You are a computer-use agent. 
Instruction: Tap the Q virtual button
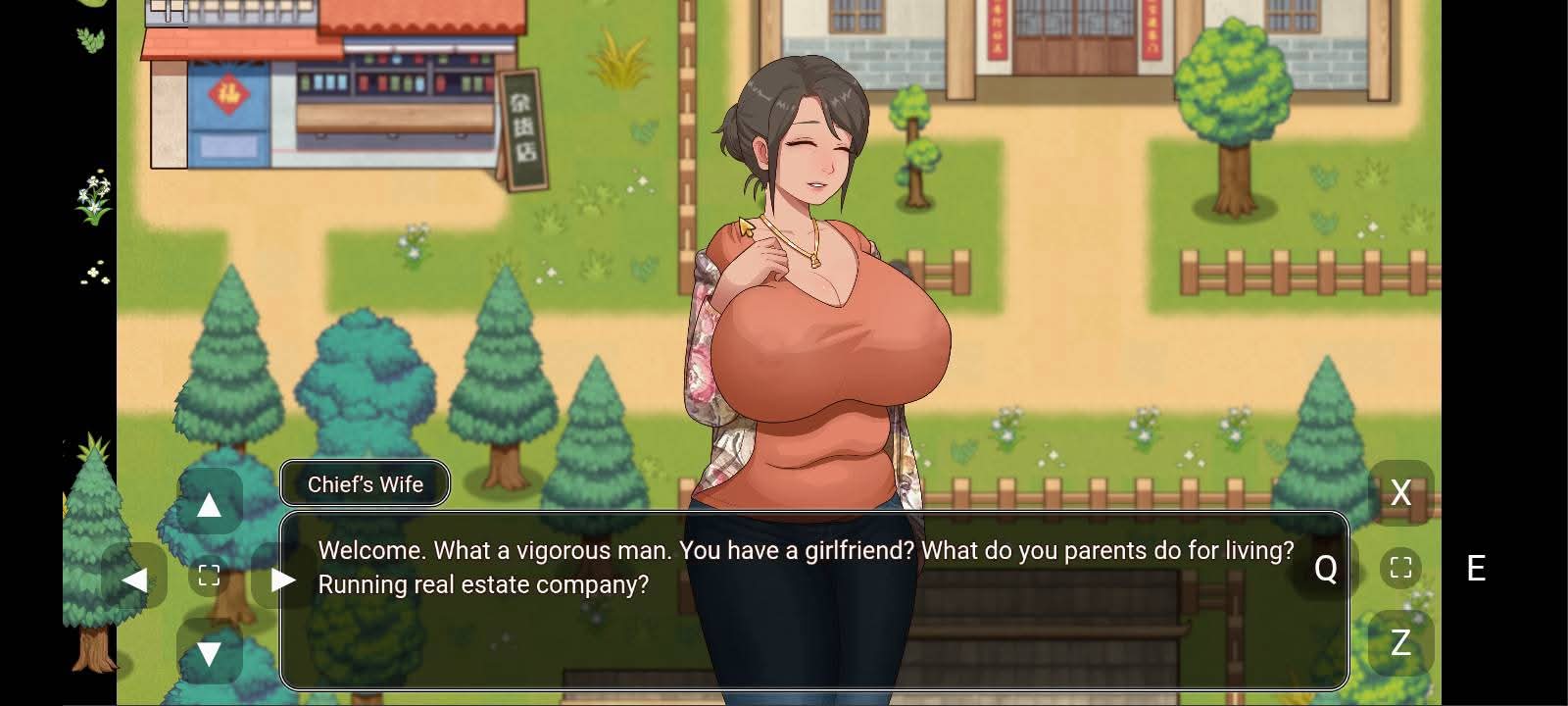tap(1325, 568)
